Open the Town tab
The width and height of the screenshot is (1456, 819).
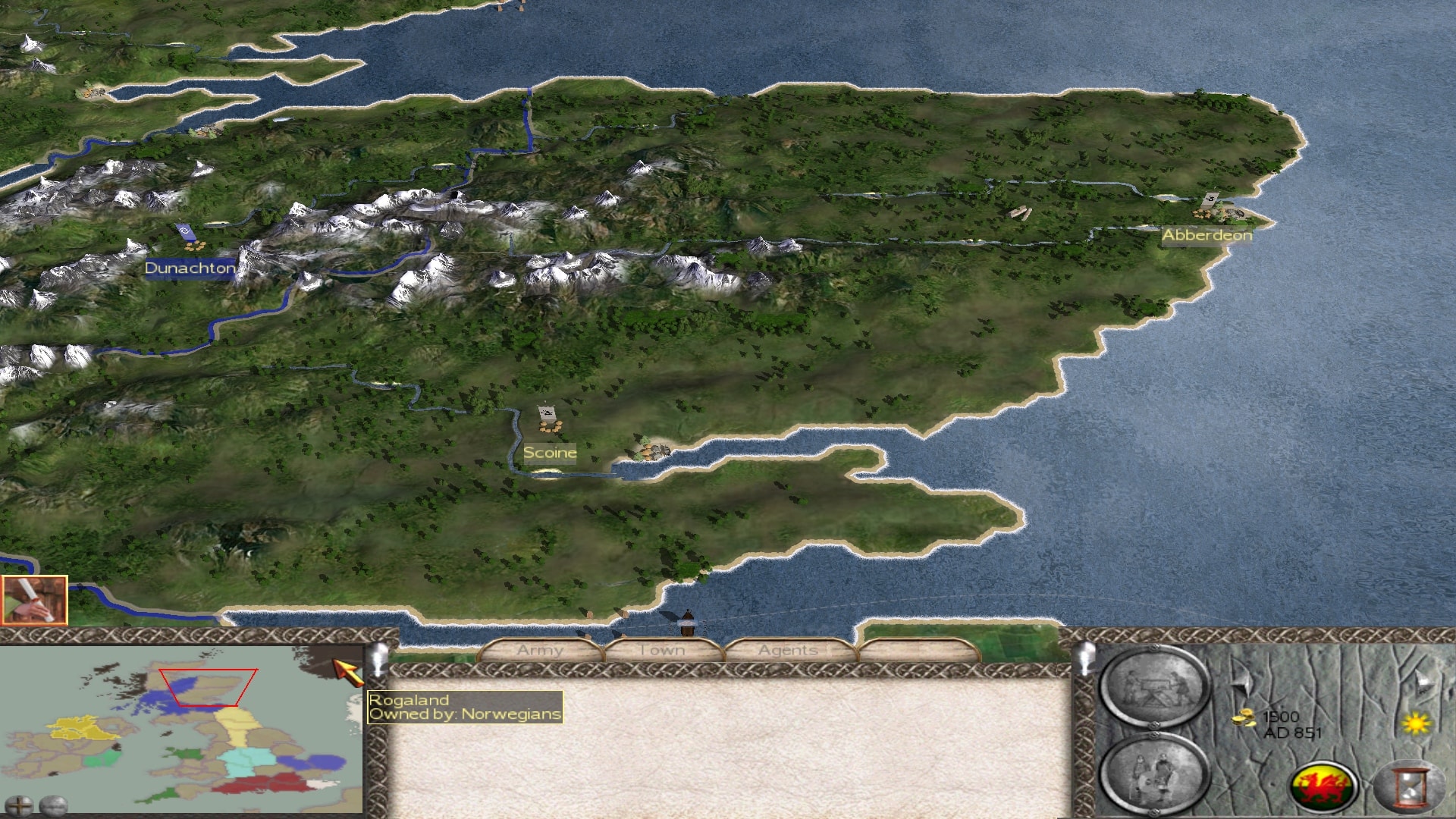click(x=662, y=650)
